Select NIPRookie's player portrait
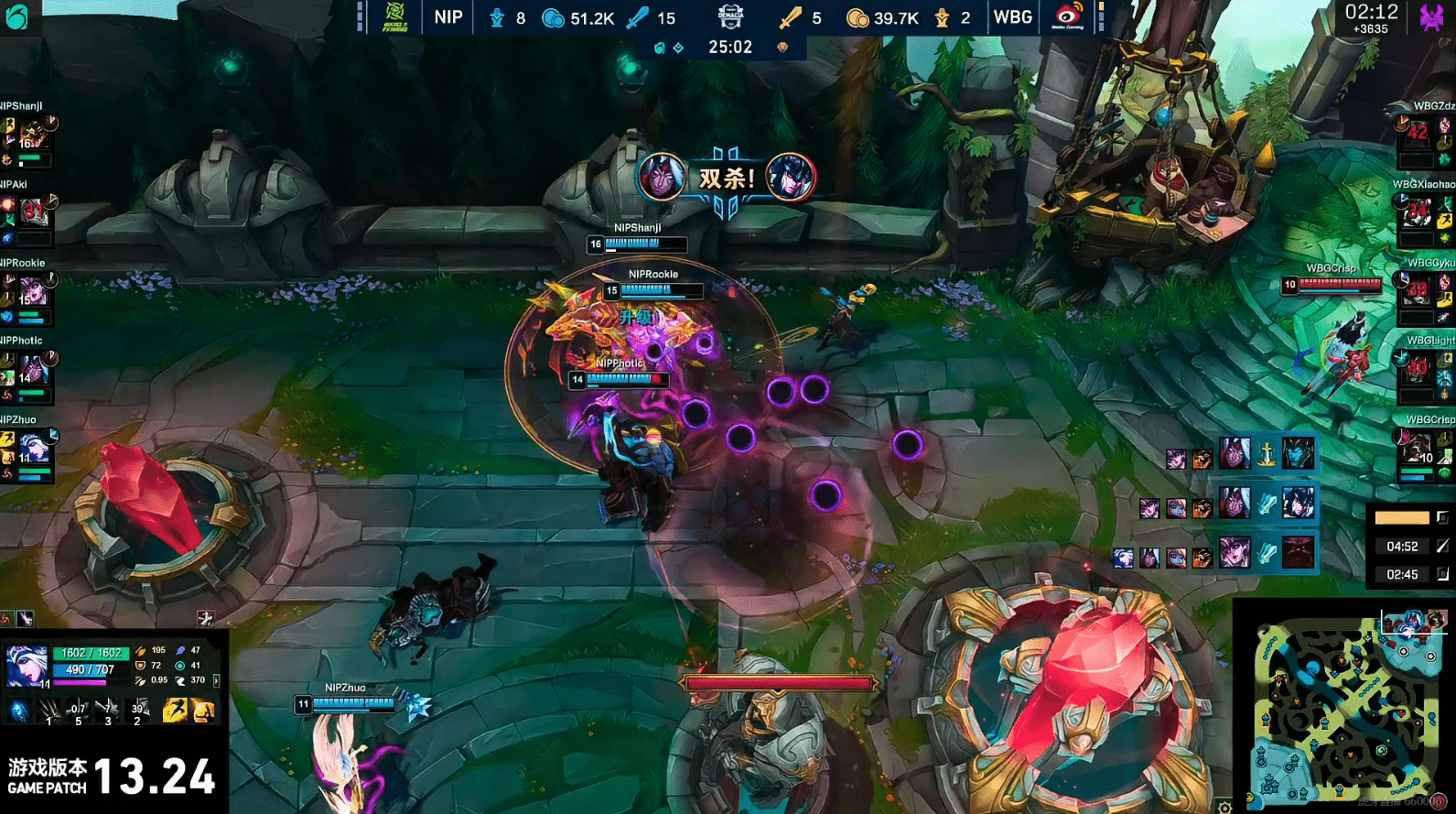The image size is (1456, 814). [33, 292]
